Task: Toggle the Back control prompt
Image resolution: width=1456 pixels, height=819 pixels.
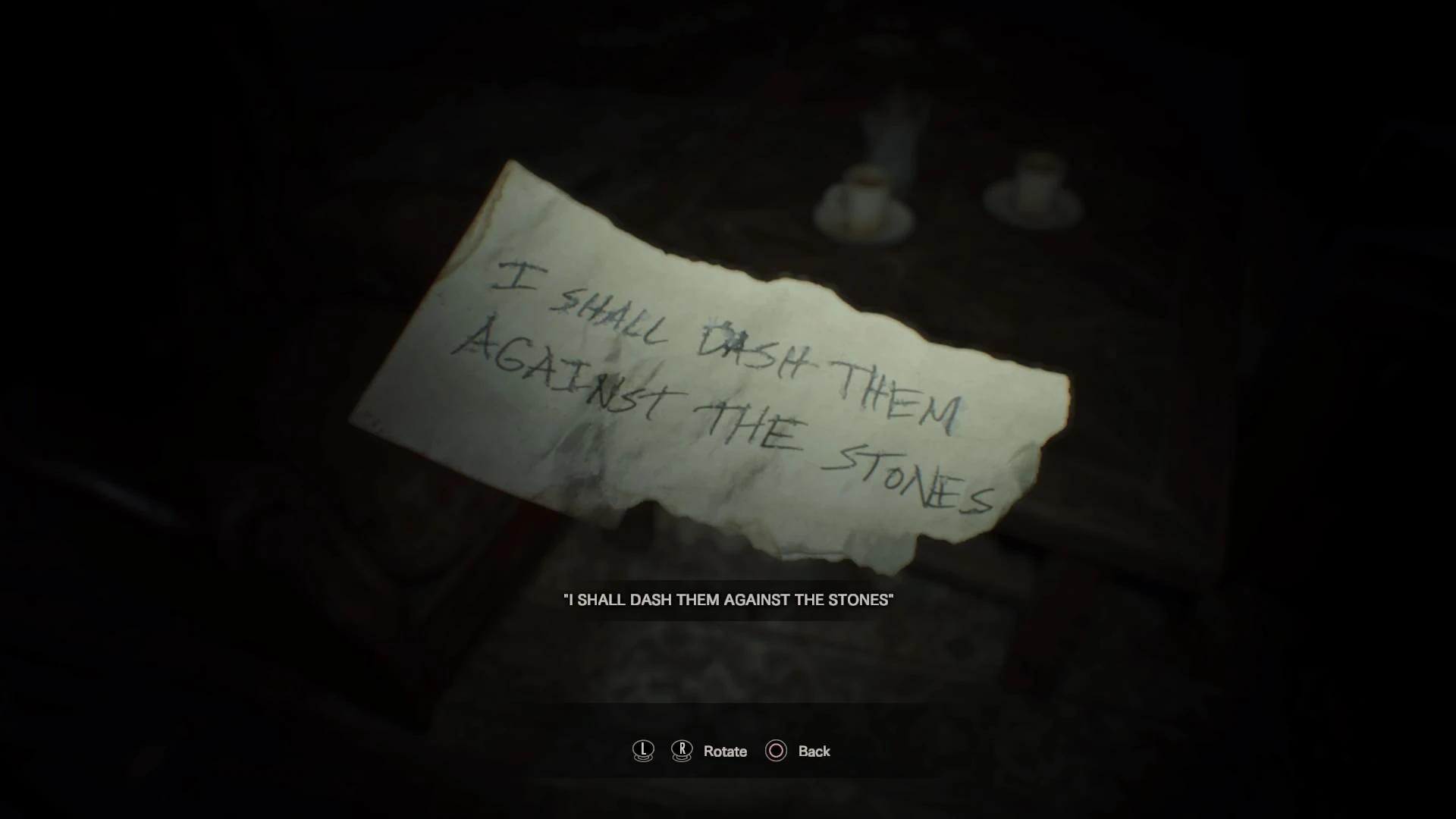Action: 813,752
